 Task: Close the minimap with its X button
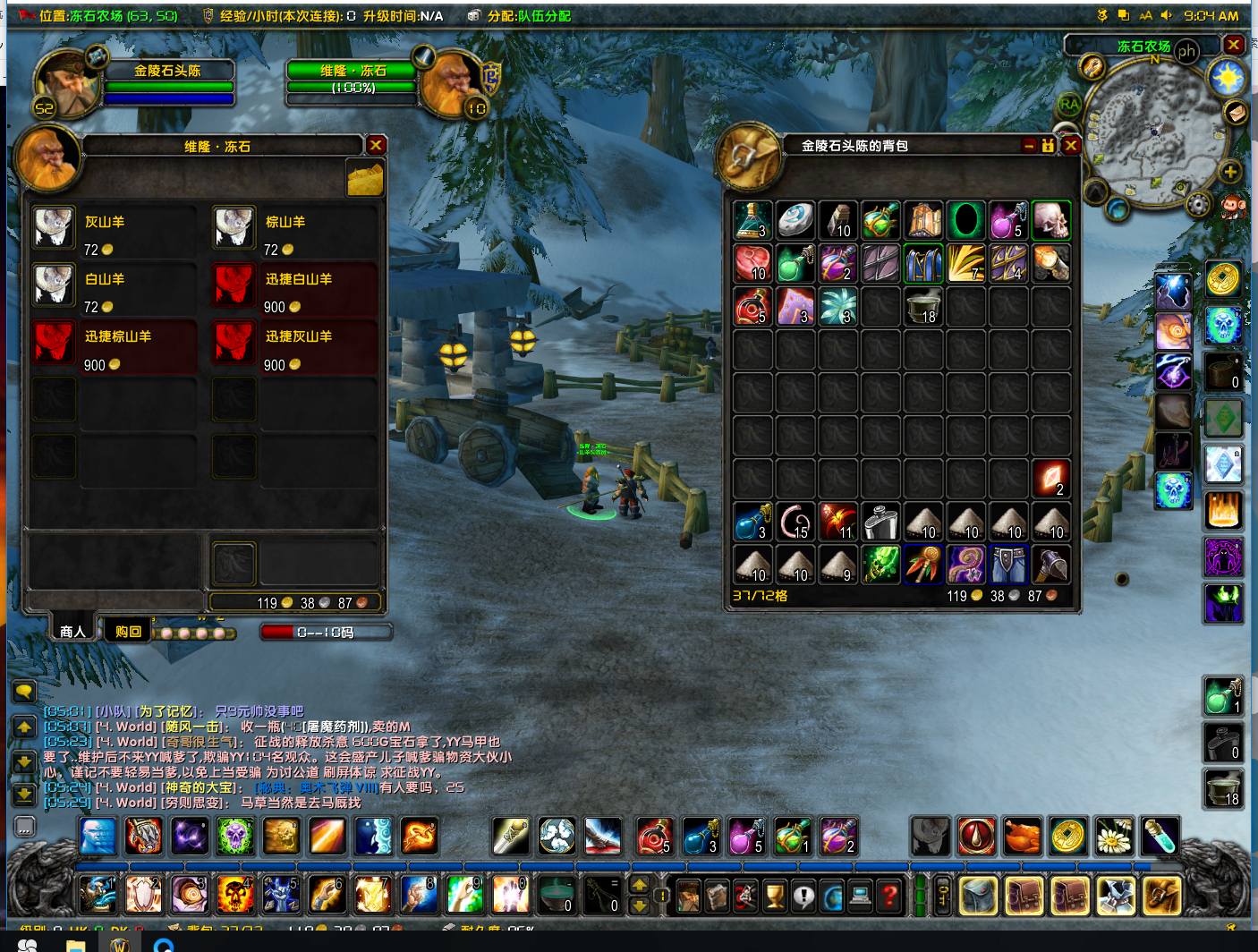tap(1234, 44)
